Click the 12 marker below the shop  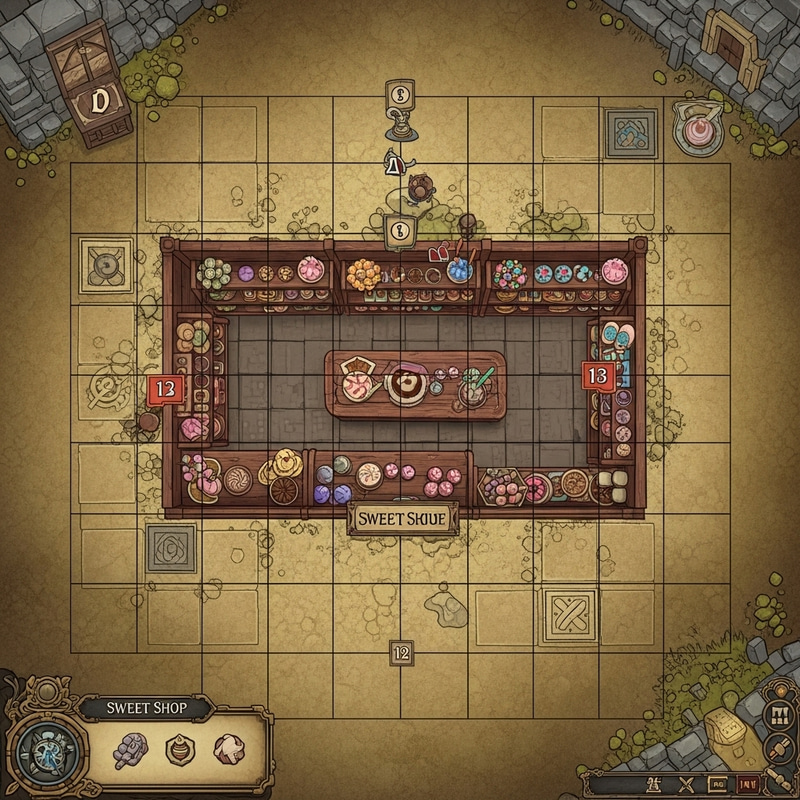(x=401, y=653)
